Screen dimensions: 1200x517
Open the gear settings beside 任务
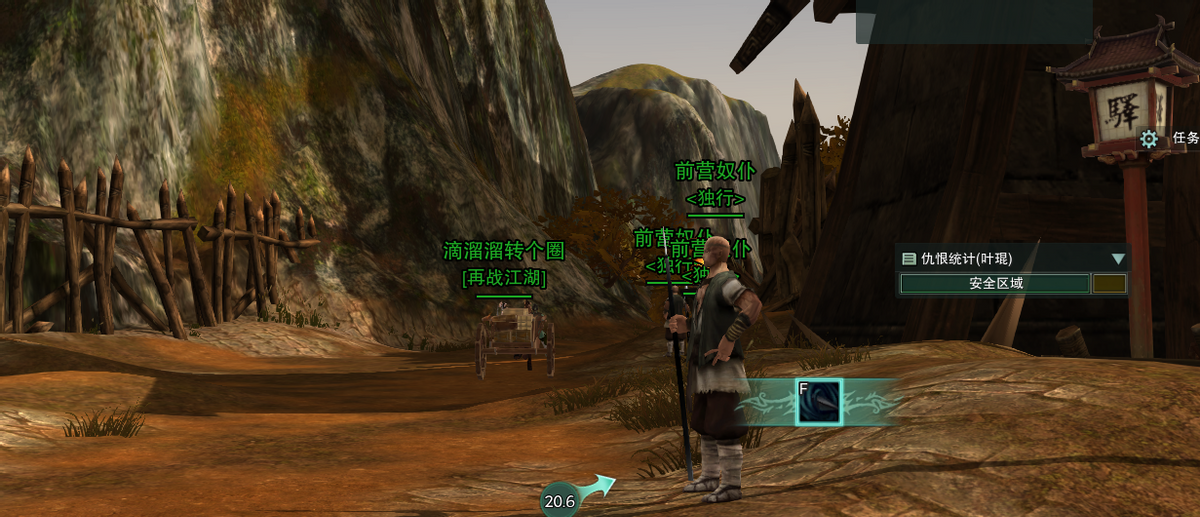1148,139
